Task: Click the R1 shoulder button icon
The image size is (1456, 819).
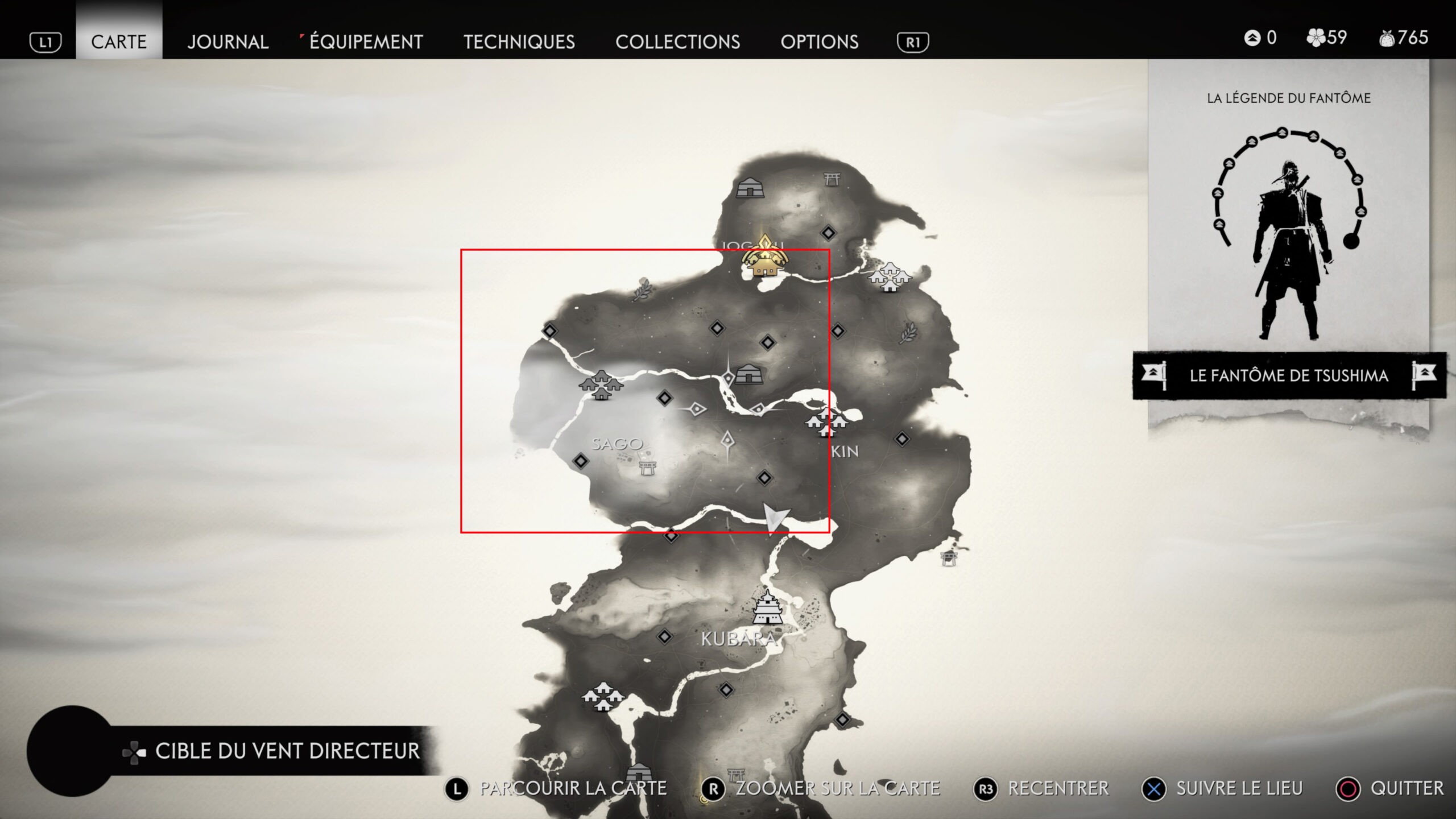Action: (914, 42)
